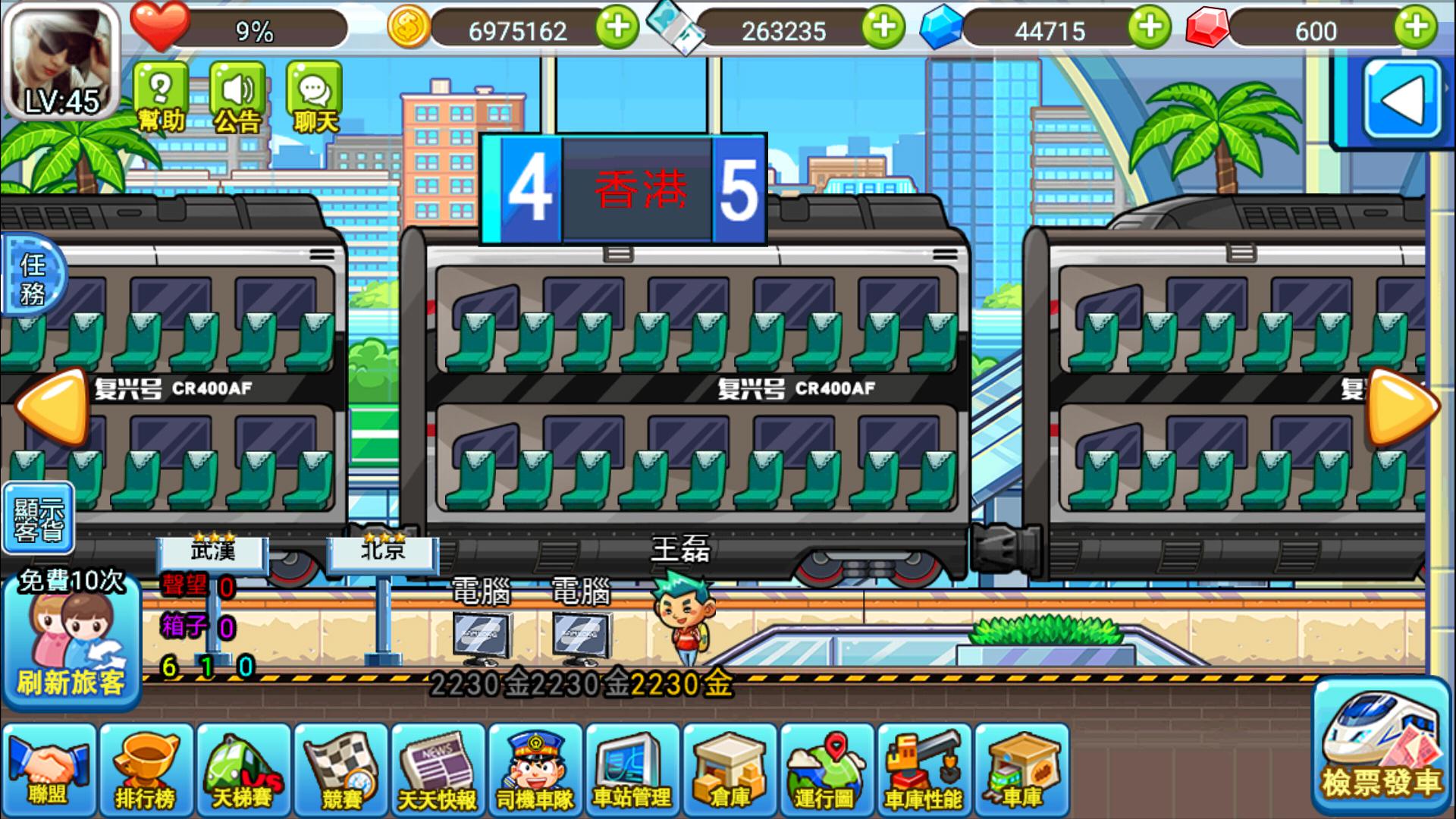The height and width of the screenshot is (819, 1456).
Task: Open the 運行圖 route map
Action: coord(825,770)
